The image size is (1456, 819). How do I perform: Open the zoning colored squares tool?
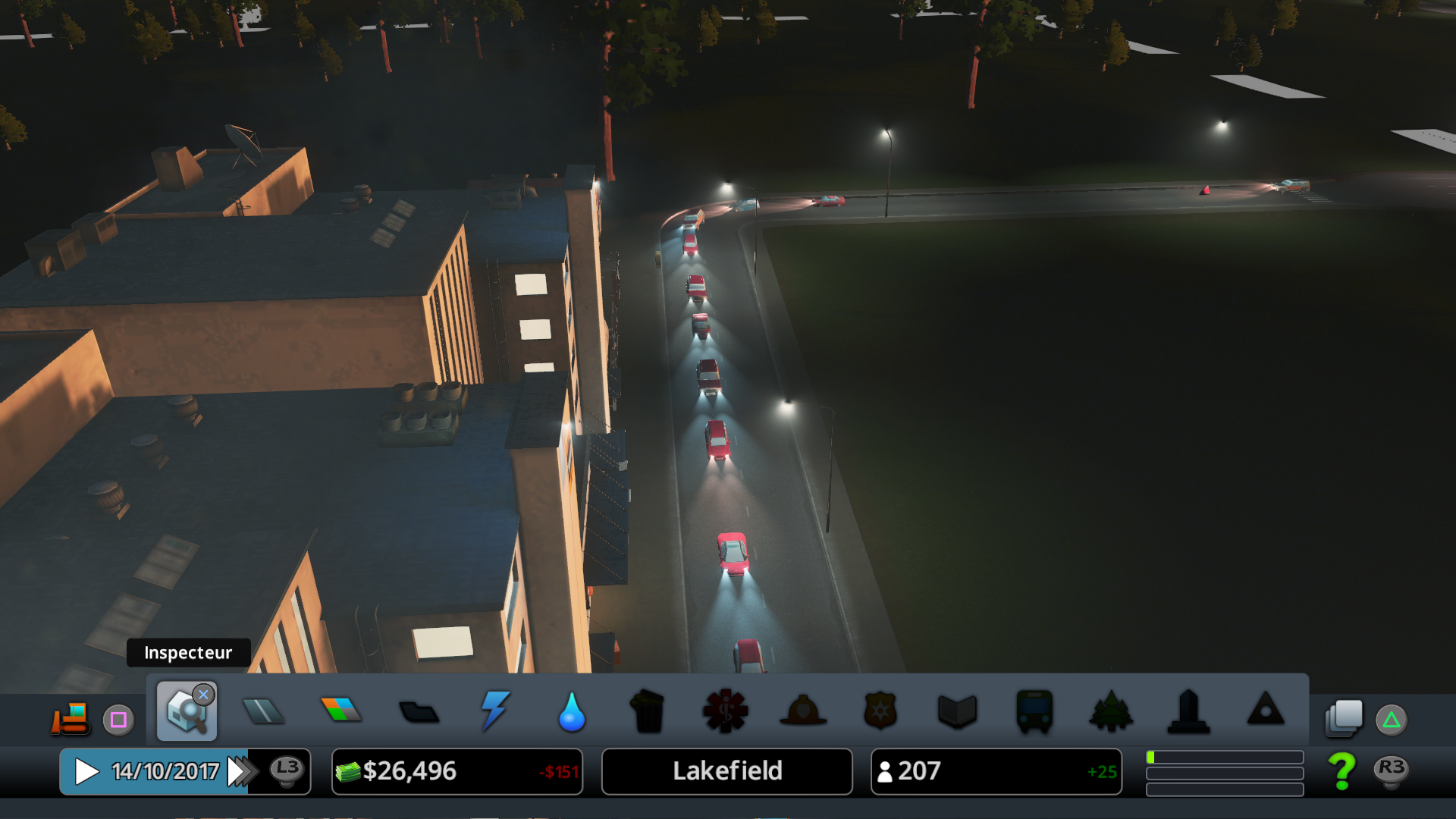pos(341,711)
